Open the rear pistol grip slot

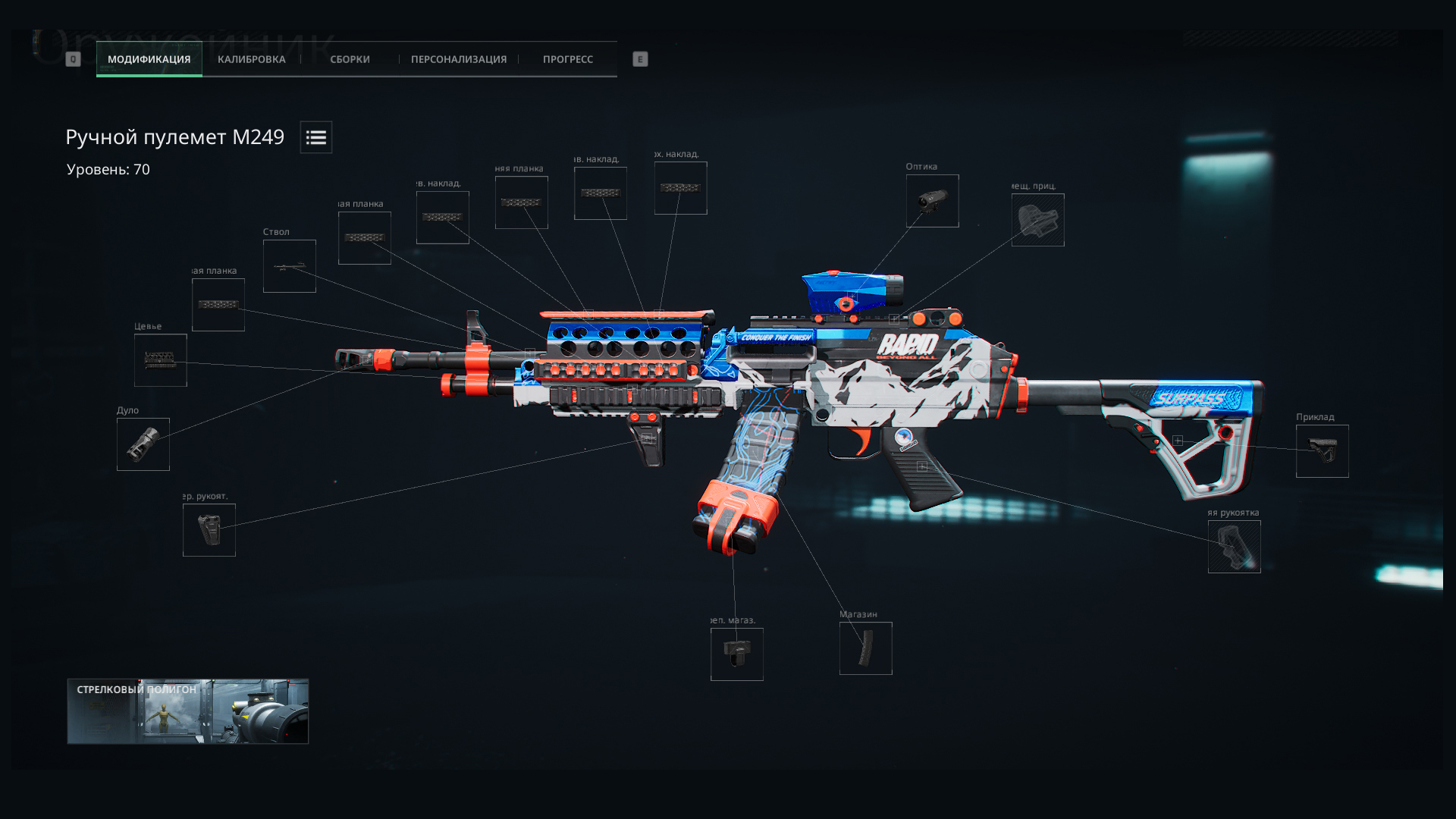(x=1234, y=547)
